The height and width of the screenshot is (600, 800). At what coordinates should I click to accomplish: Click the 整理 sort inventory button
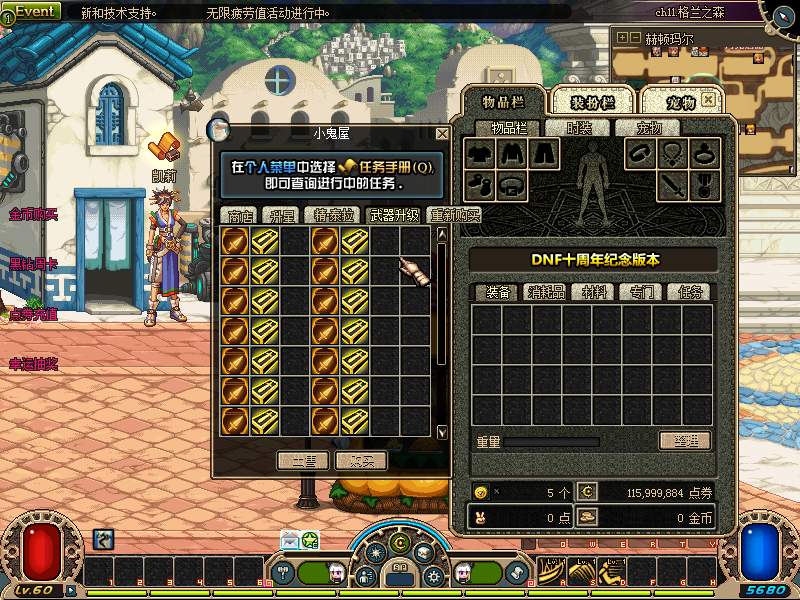pyautogui.click(x=684, y=441)
